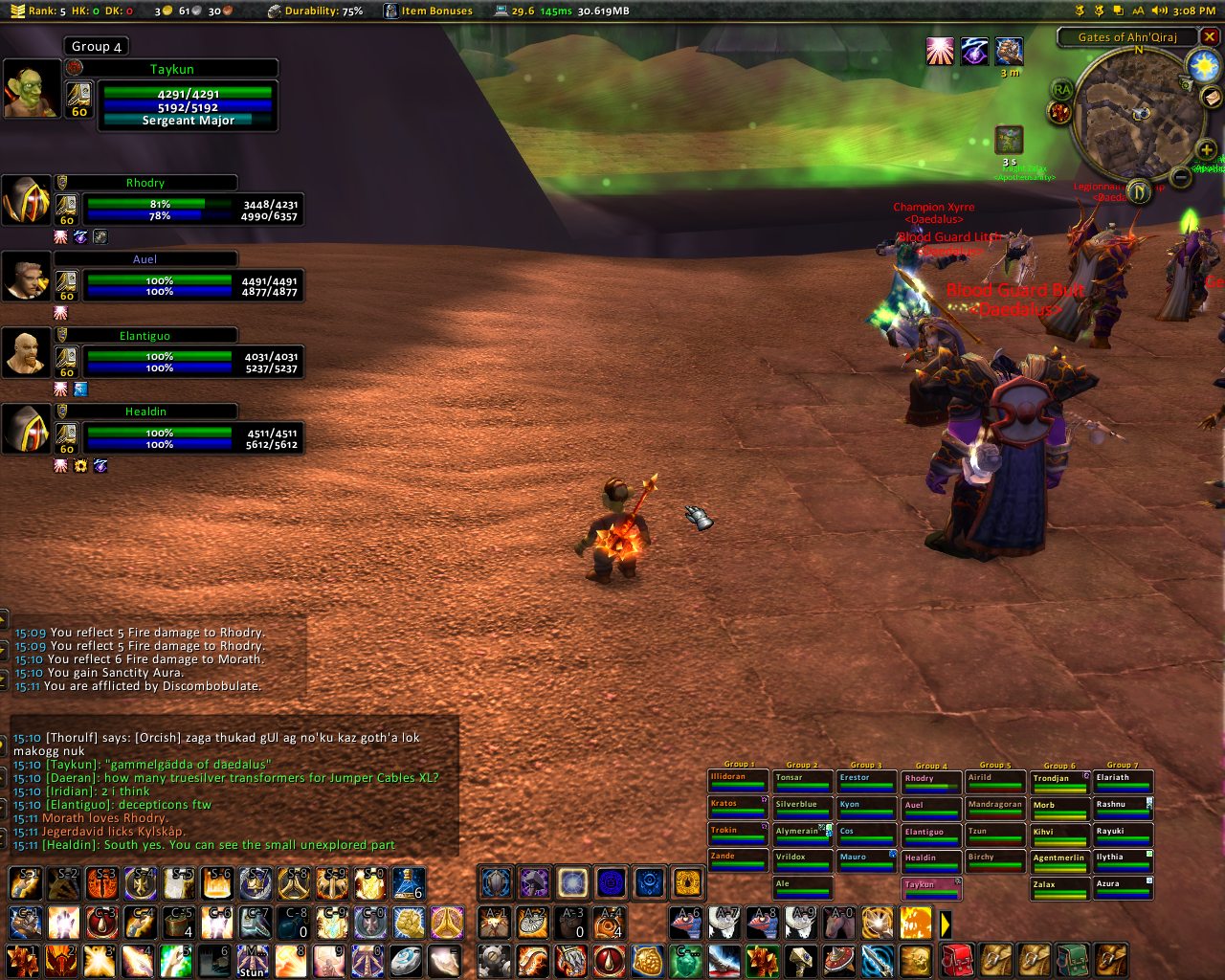Viewport: 1225px width, 980px height.
Task: Select Healdin's party portrait
Action: coord(26,429)
